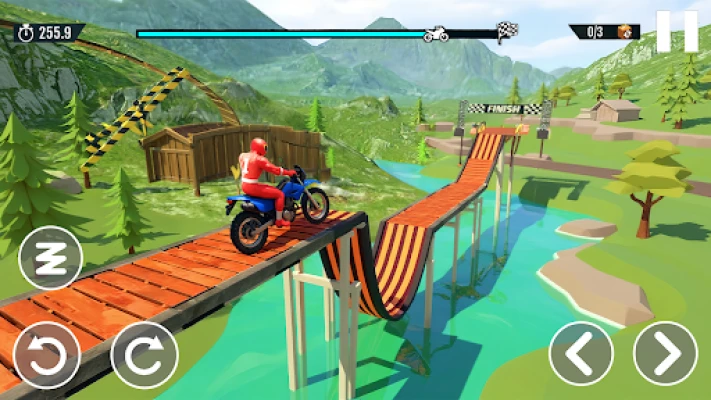Accelerate with the right arrow button
Viewport: 711px width, 400px height.
666,353
